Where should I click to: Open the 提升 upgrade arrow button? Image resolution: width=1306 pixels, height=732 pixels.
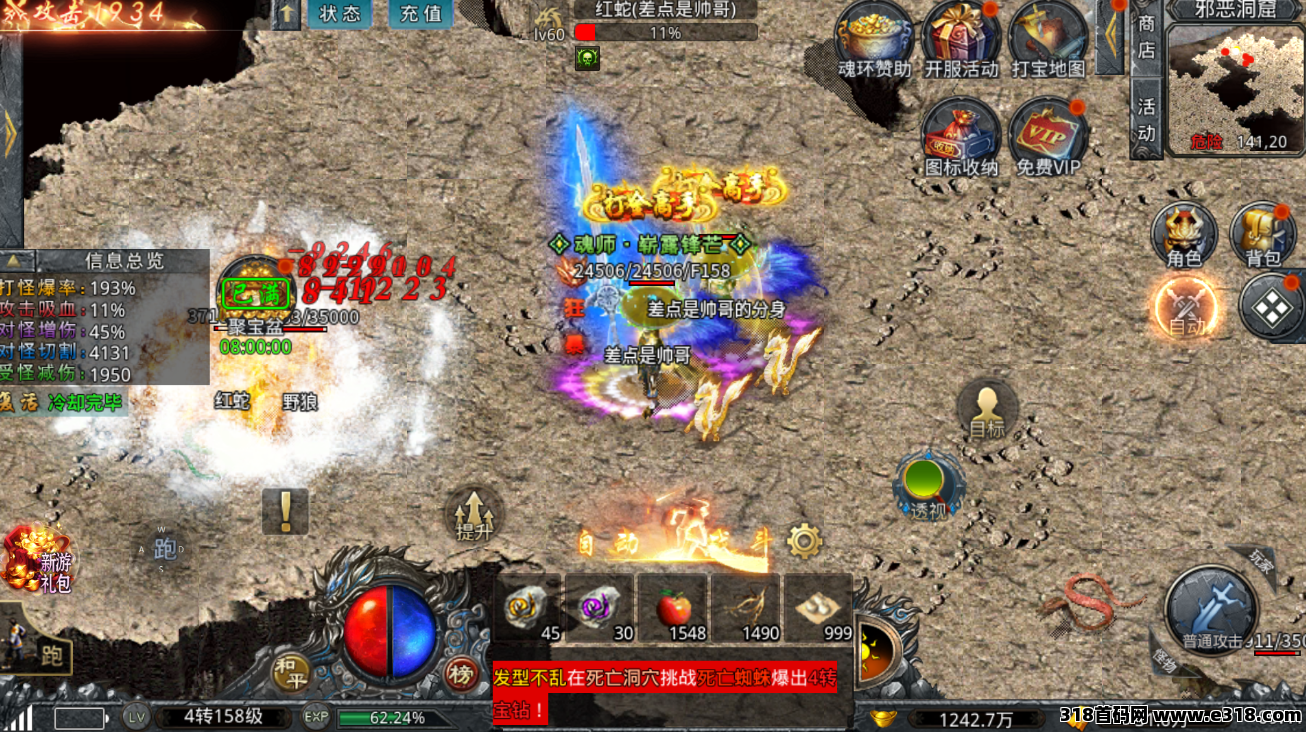coord(474,514)
